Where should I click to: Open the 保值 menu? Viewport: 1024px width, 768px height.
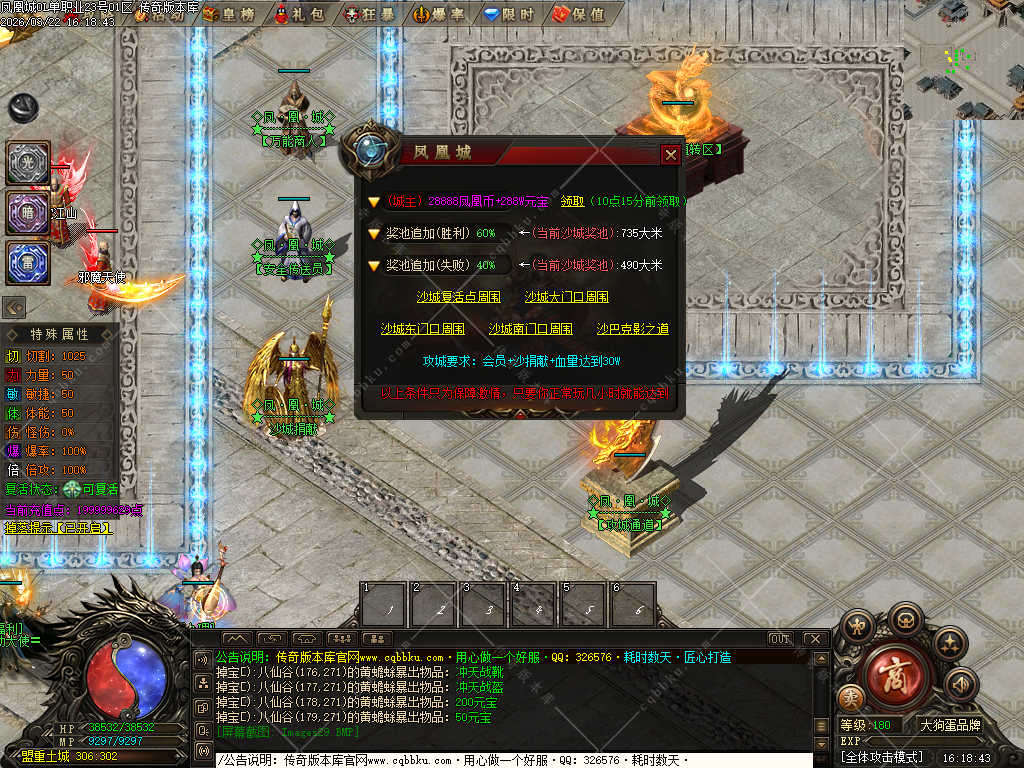click(x=578, y=14)
